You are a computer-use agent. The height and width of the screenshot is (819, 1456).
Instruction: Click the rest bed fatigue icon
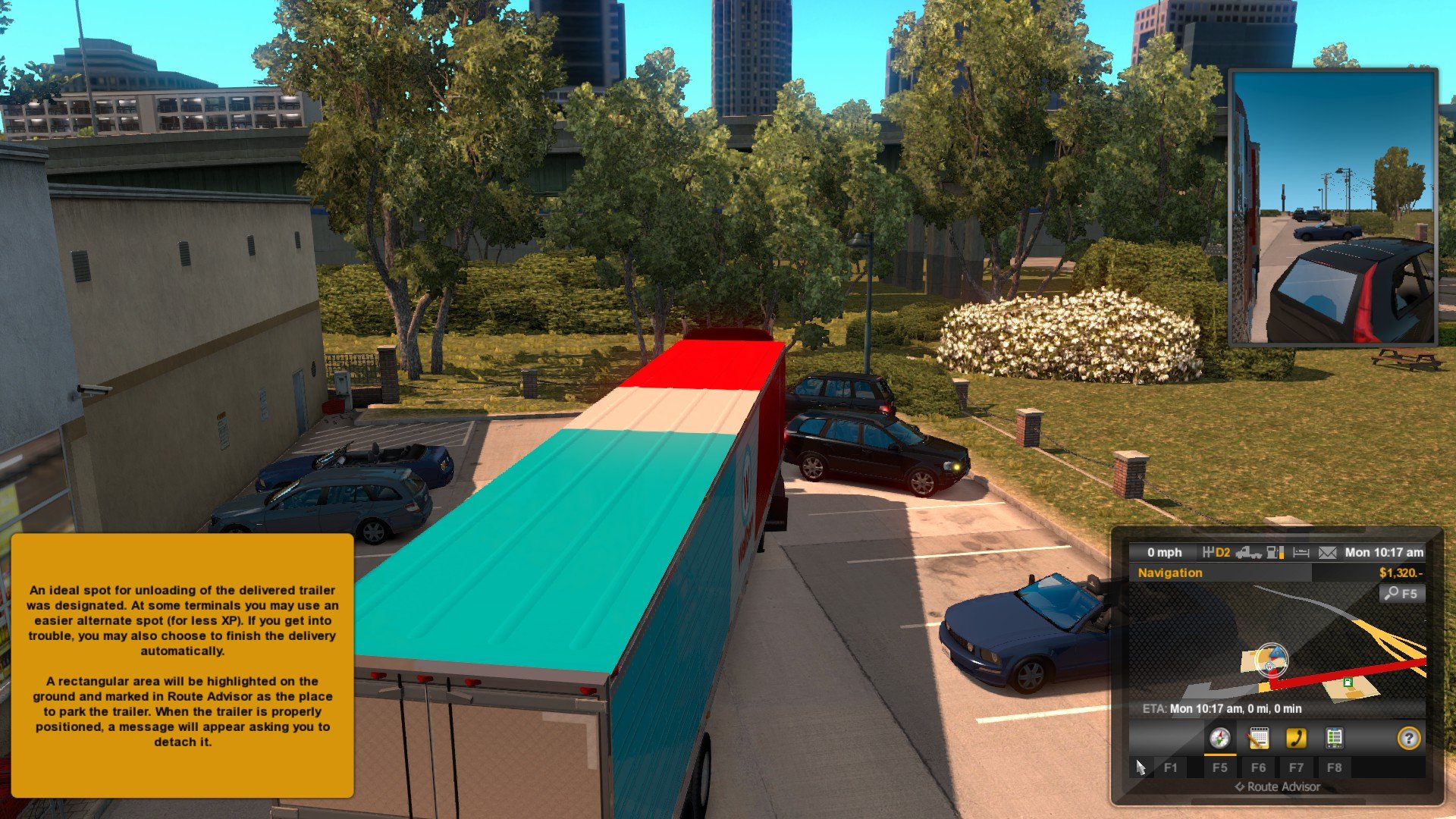tap(1301, 553)
